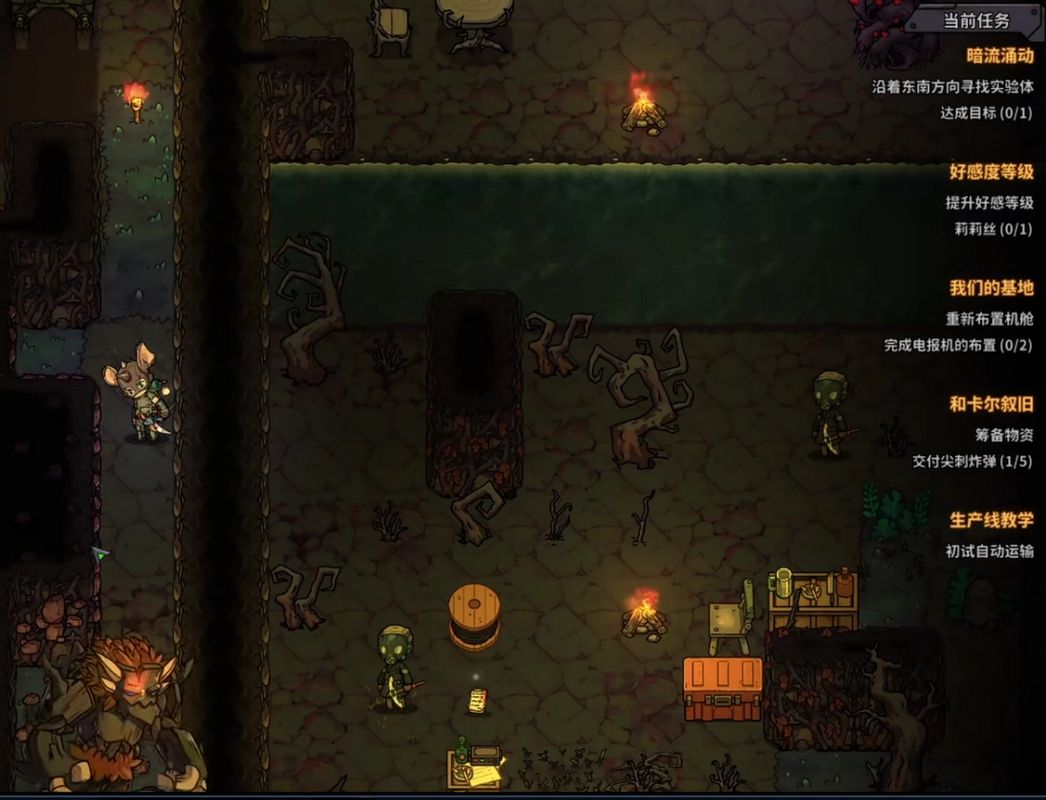Click the 和卡尔叙旧 quest title

coord(990,404)
